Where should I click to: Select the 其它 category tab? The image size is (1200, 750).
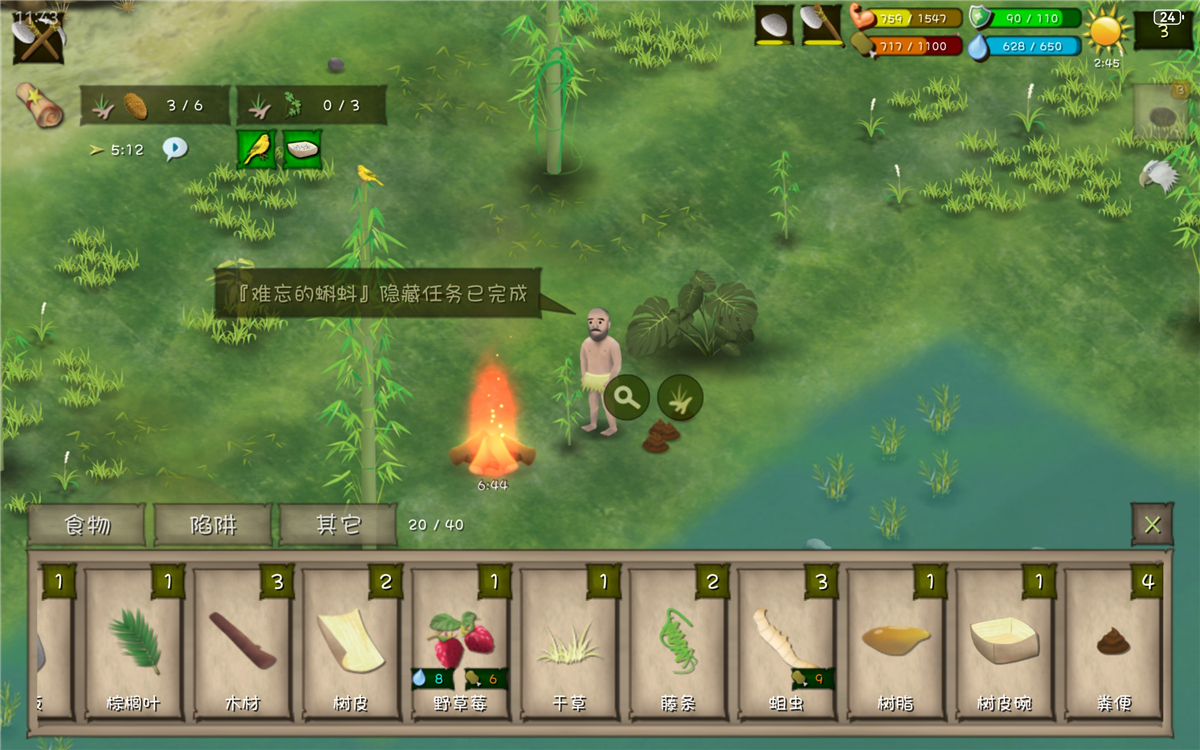tap(338, 525)
